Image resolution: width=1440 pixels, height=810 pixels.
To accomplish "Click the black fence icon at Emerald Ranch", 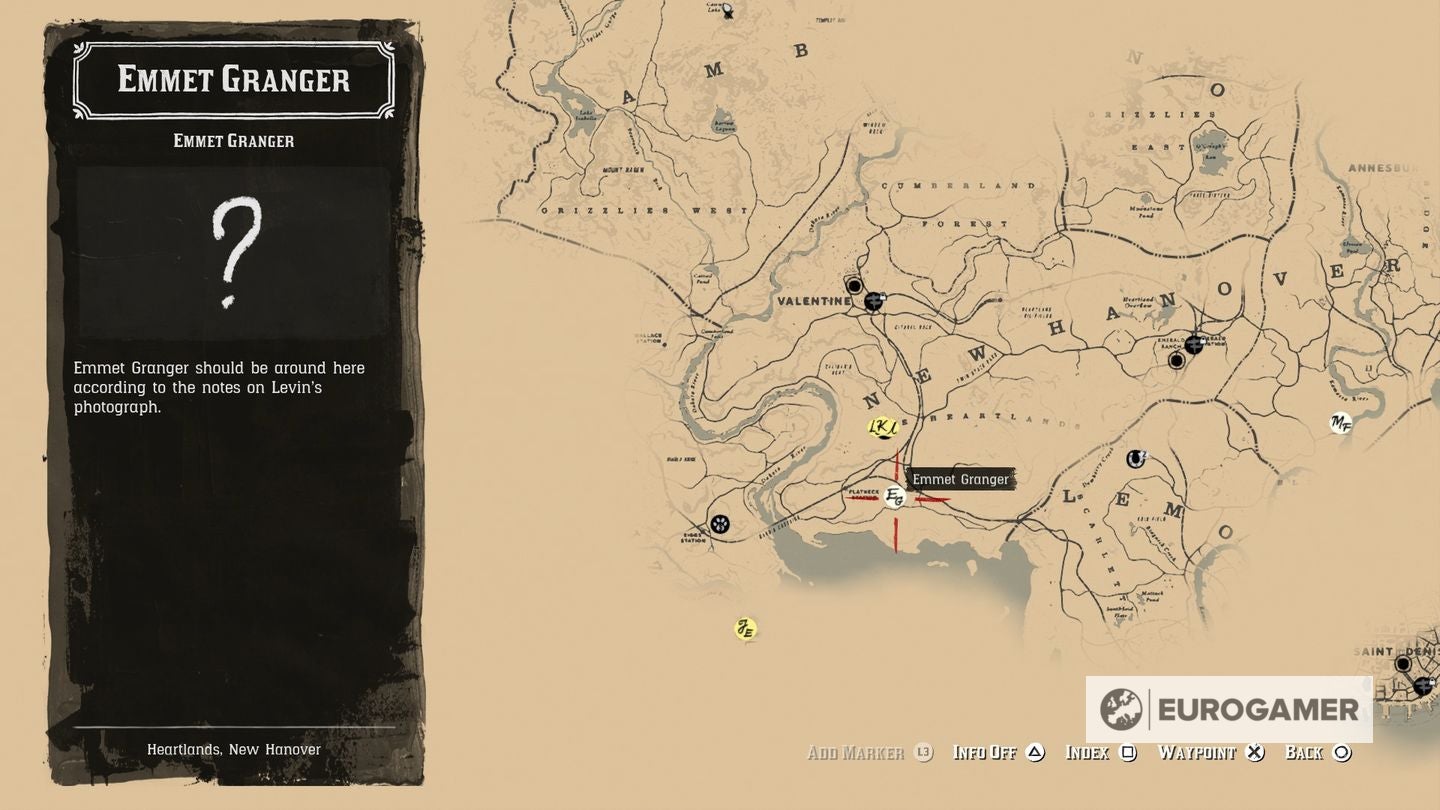I will (1195, 342).
